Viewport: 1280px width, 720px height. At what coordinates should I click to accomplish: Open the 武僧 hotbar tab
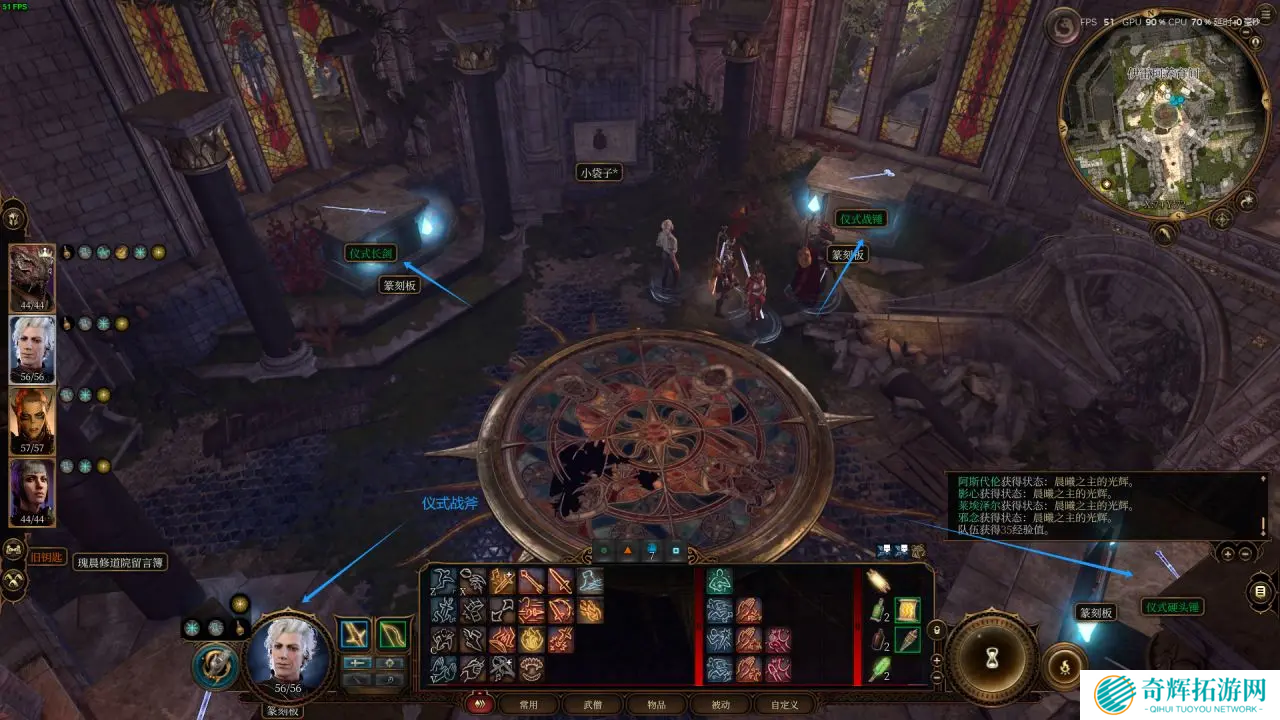point(592,704)
